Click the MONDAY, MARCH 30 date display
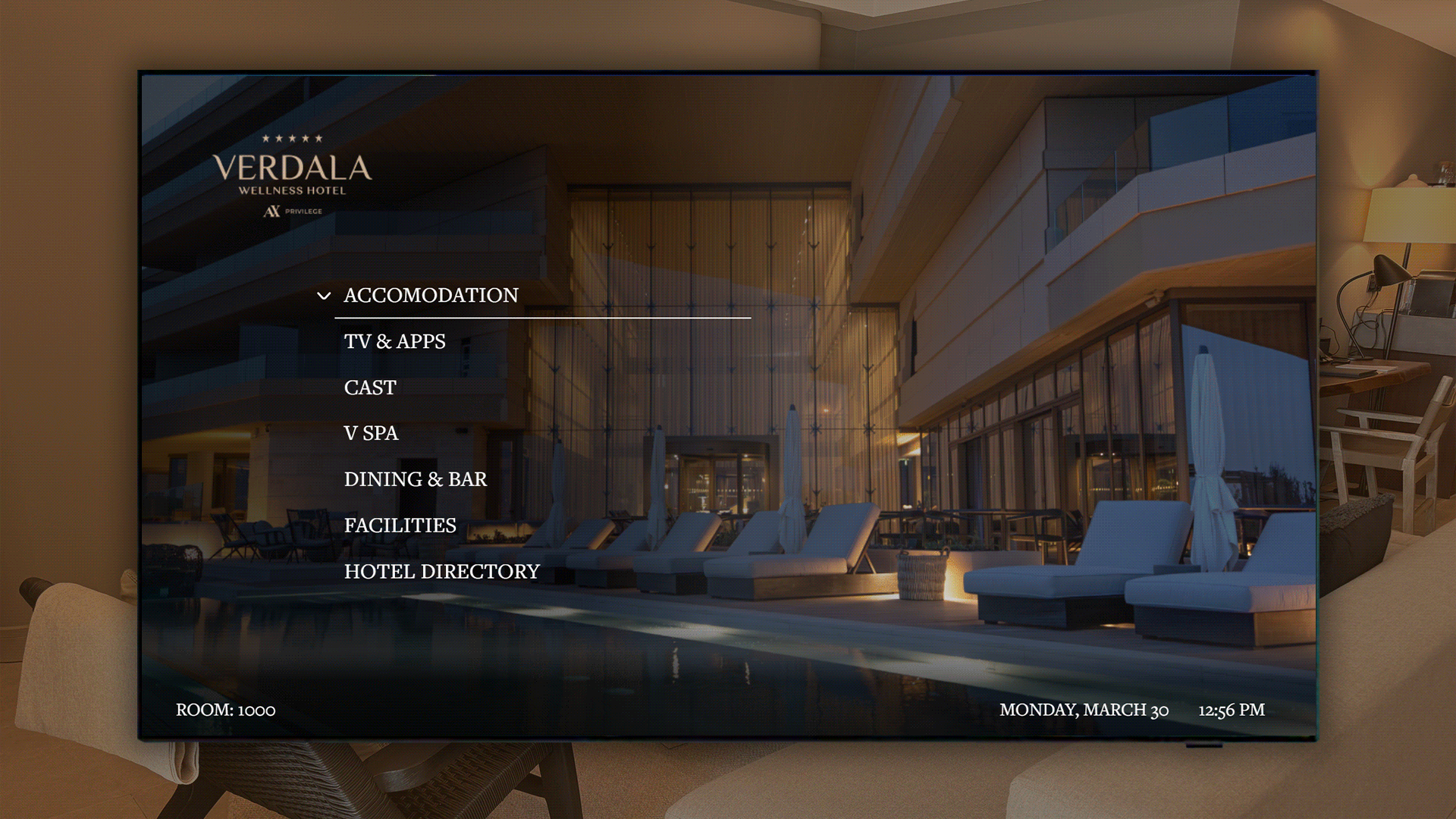Image resolution: width=1456 pixels, height=819 pixels. point(1084,710)
